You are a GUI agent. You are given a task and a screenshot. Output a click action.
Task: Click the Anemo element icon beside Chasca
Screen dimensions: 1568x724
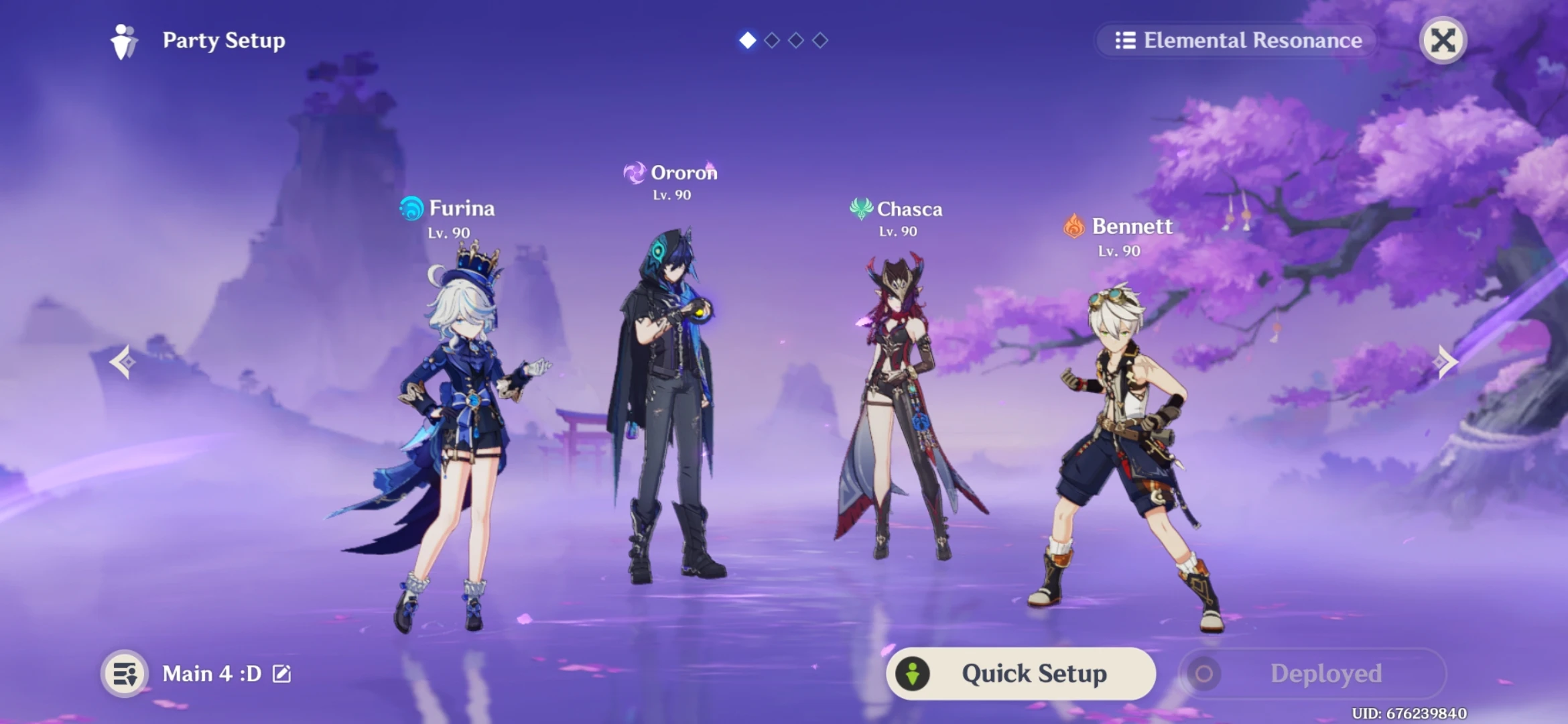[x=860, y=209]
